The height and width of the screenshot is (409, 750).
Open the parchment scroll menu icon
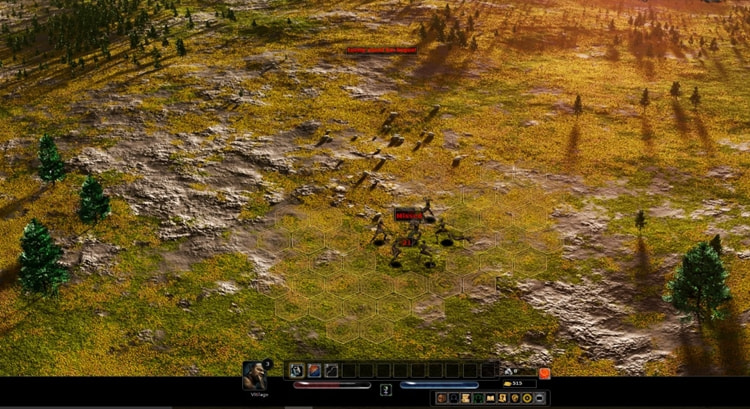click(x=466, y=398)
